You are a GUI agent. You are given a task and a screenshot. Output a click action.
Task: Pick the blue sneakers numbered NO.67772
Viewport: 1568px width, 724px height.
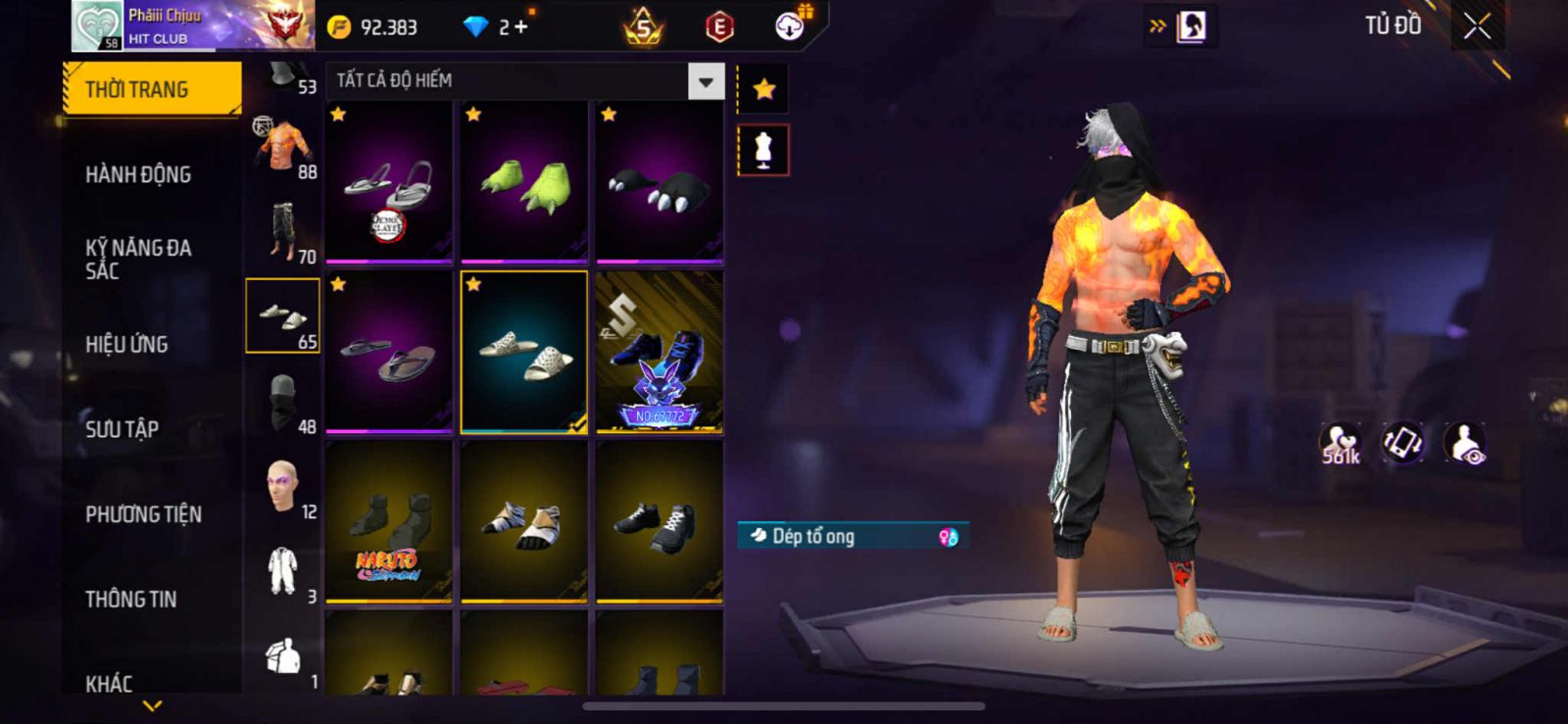click(x=659, y=353)
